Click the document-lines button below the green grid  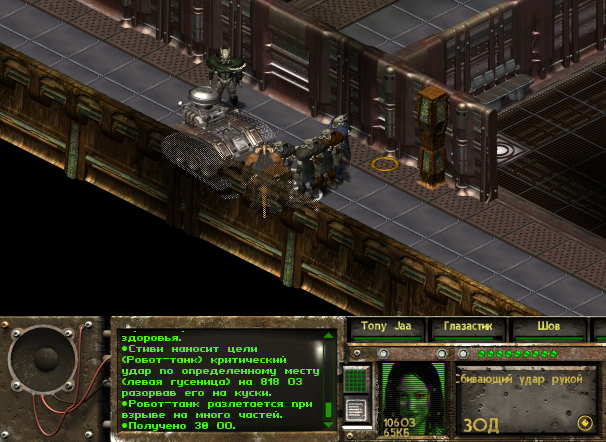[356, 409]
